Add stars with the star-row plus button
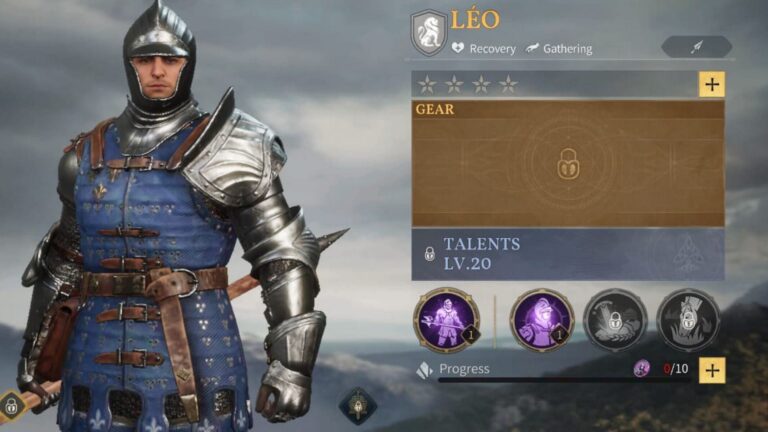768x432 pixels. [711, 84]
